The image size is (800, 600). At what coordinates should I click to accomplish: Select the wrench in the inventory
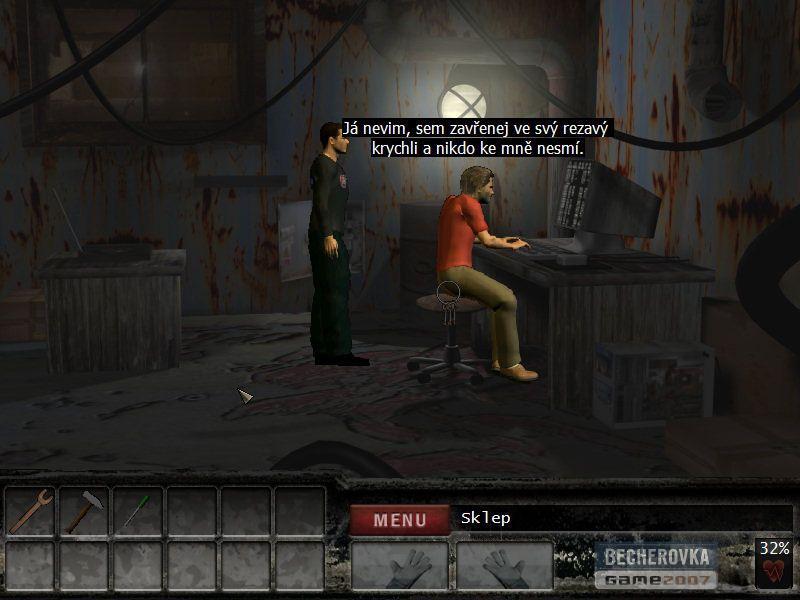pos(31,511)
